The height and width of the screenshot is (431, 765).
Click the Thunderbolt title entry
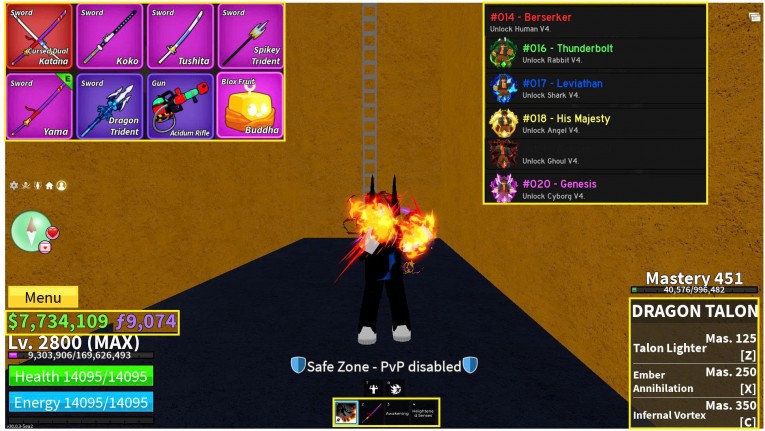pyautogui.click(x=595, y=53)
